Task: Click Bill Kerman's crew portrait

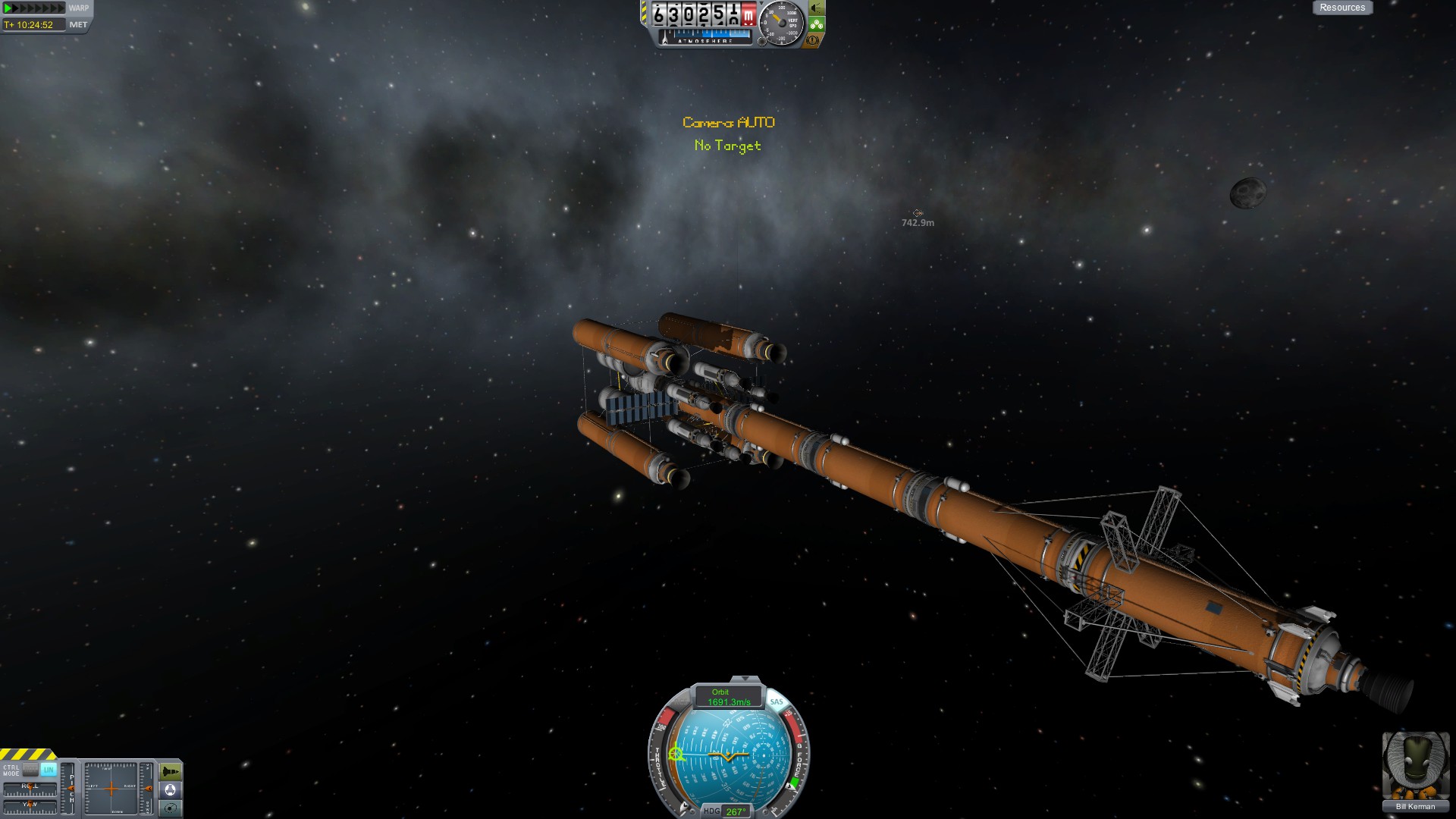Action: point(1415,766)
